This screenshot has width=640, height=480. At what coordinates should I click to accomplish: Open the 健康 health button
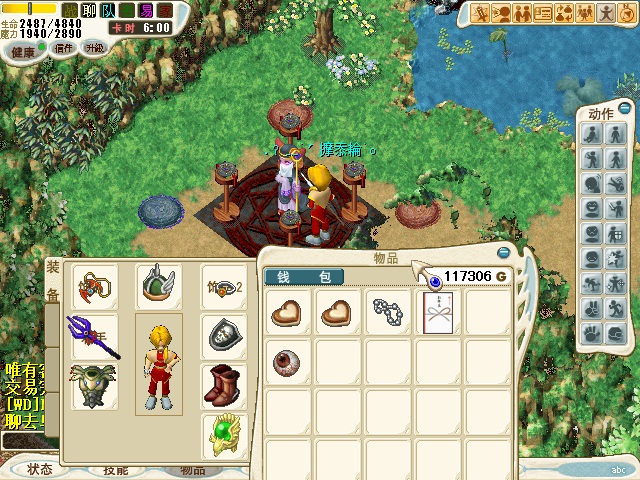(22, 49)
